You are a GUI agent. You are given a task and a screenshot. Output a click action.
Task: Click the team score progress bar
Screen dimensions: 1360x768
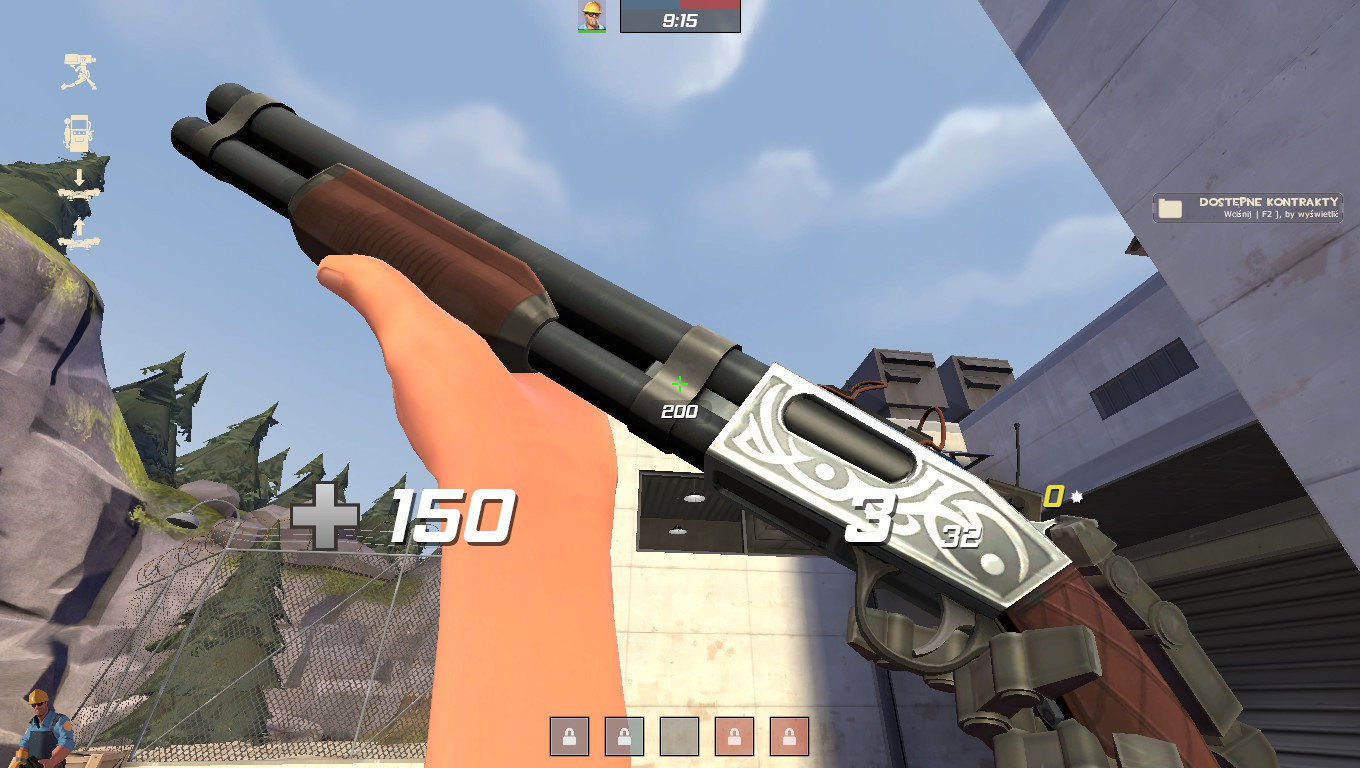click(678, 6)
